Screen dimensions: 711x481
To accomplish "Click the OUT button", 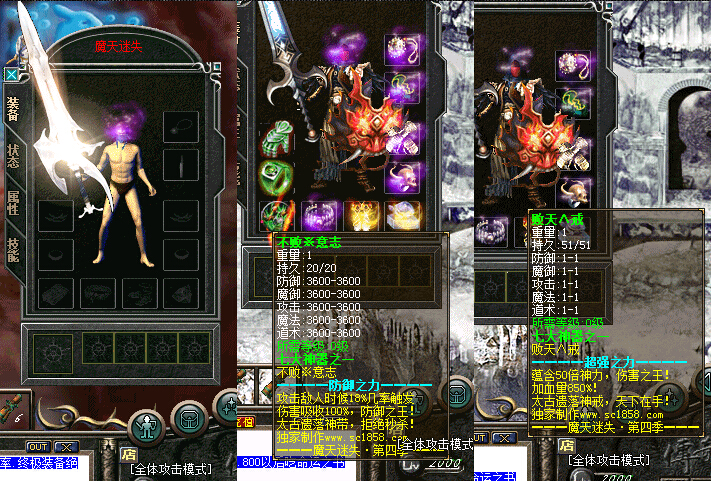I will click(x=37, y=446).
